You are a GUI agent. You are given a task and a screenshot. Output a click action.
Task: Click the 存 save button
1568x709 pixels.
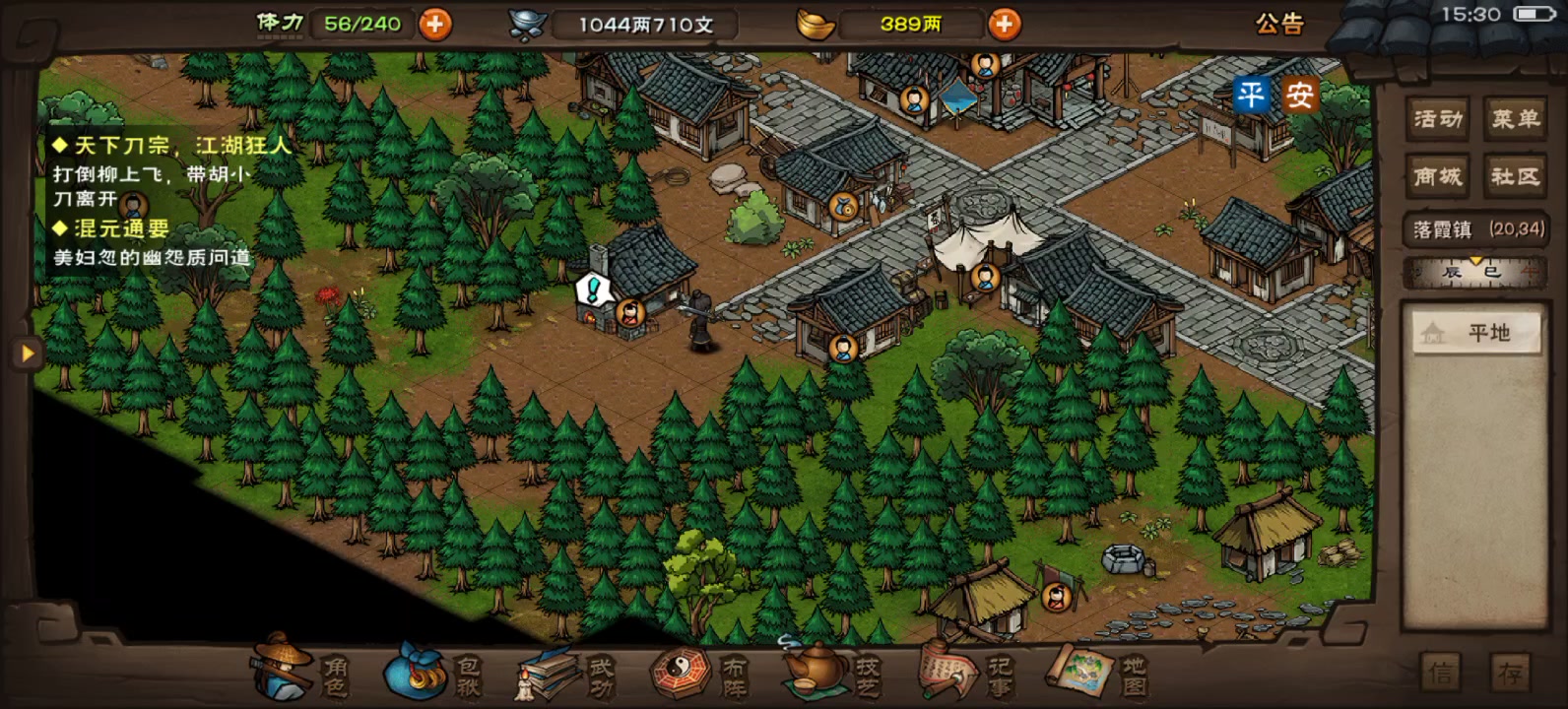point(1510,674)
